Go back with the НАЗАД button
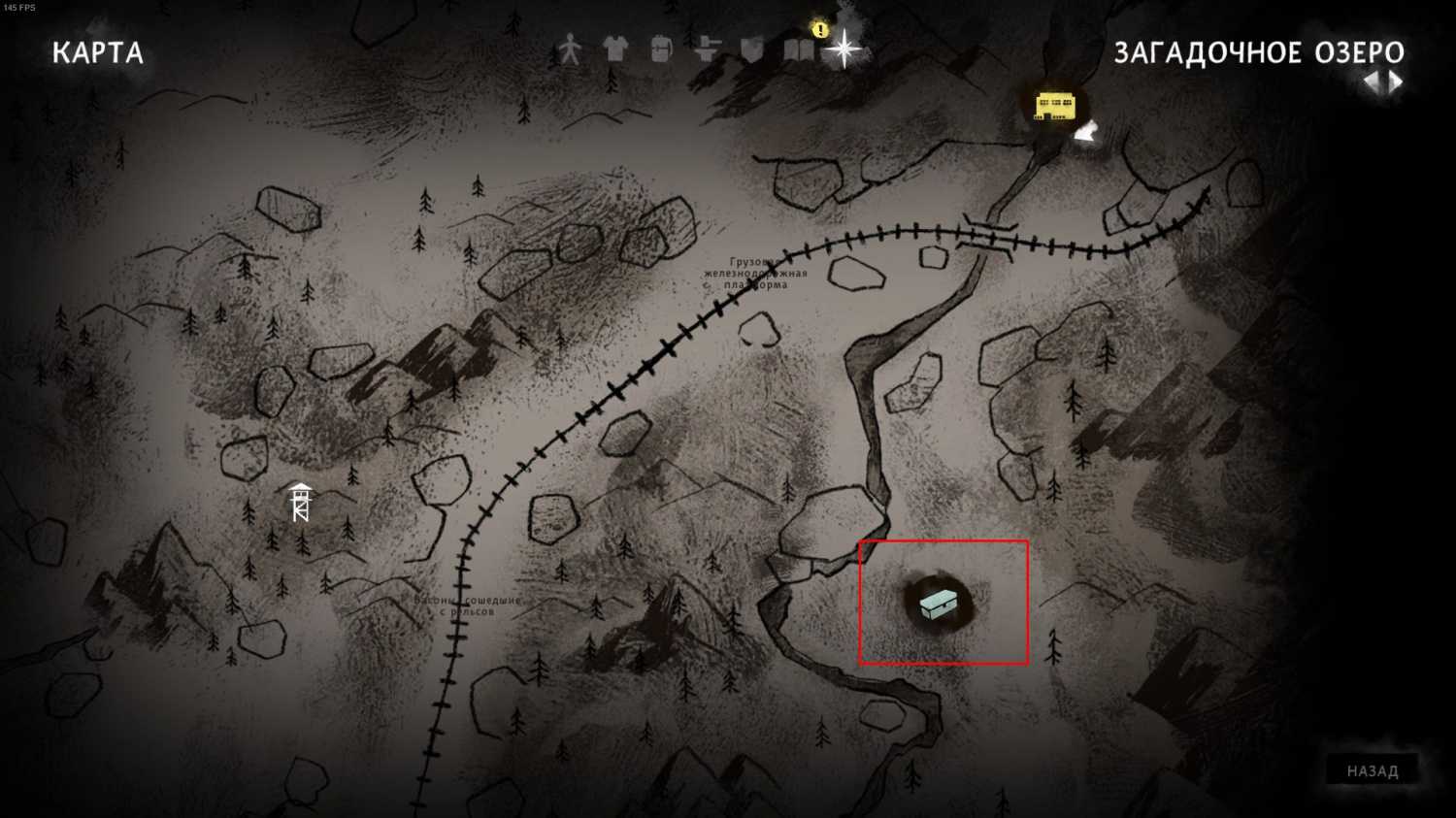Screen dimensions: 1456x818 click(1372, 771)
